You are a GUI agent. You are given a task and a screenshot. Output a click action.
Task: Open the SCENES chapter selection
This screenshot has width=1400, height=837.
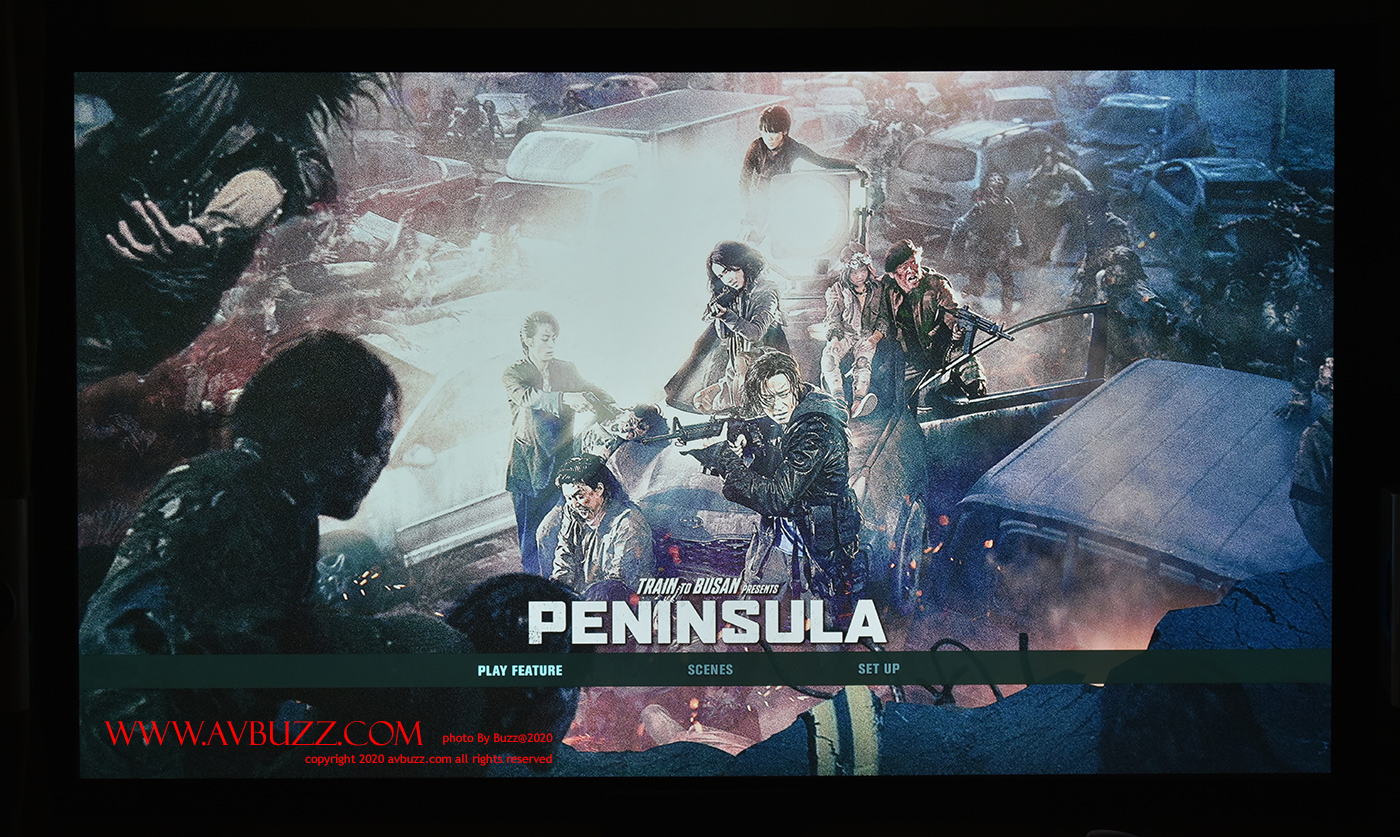709,670
